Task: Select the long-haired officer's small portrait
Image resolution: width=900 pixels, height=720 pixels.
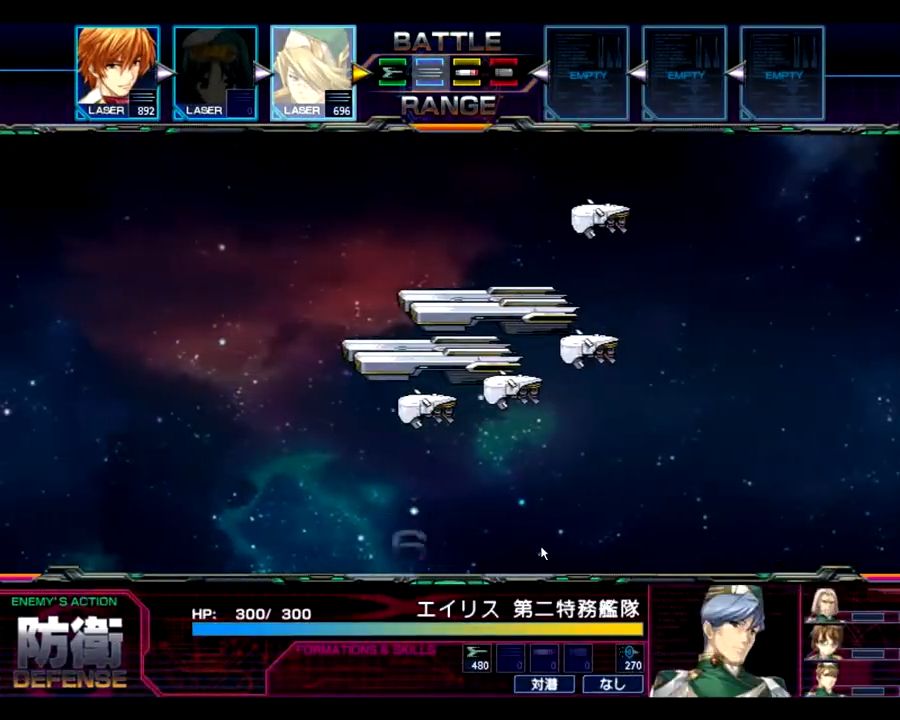Action: pos(825,605)
